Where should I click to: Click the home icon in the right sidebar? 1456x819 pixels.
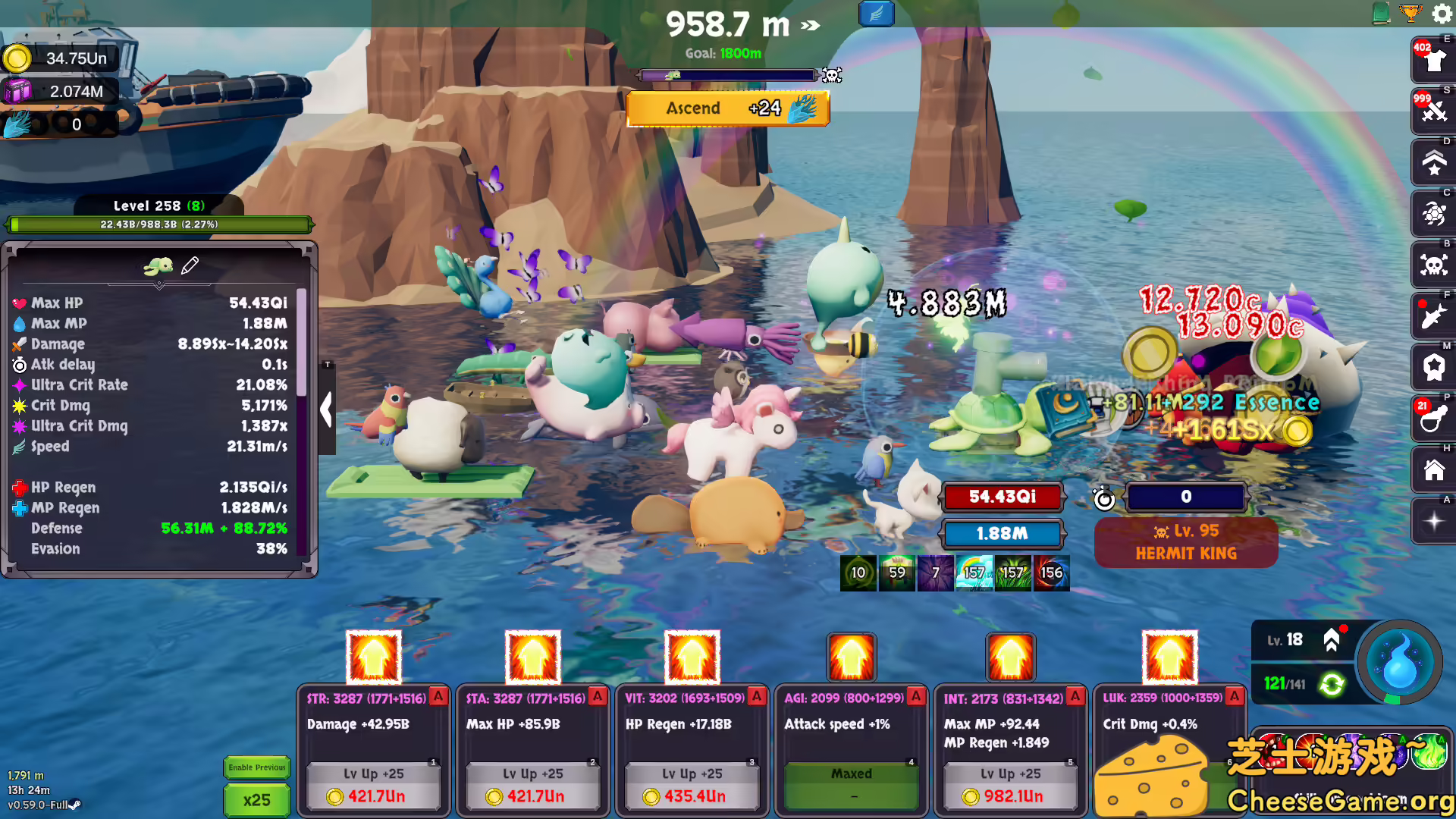pos(1432,470)
